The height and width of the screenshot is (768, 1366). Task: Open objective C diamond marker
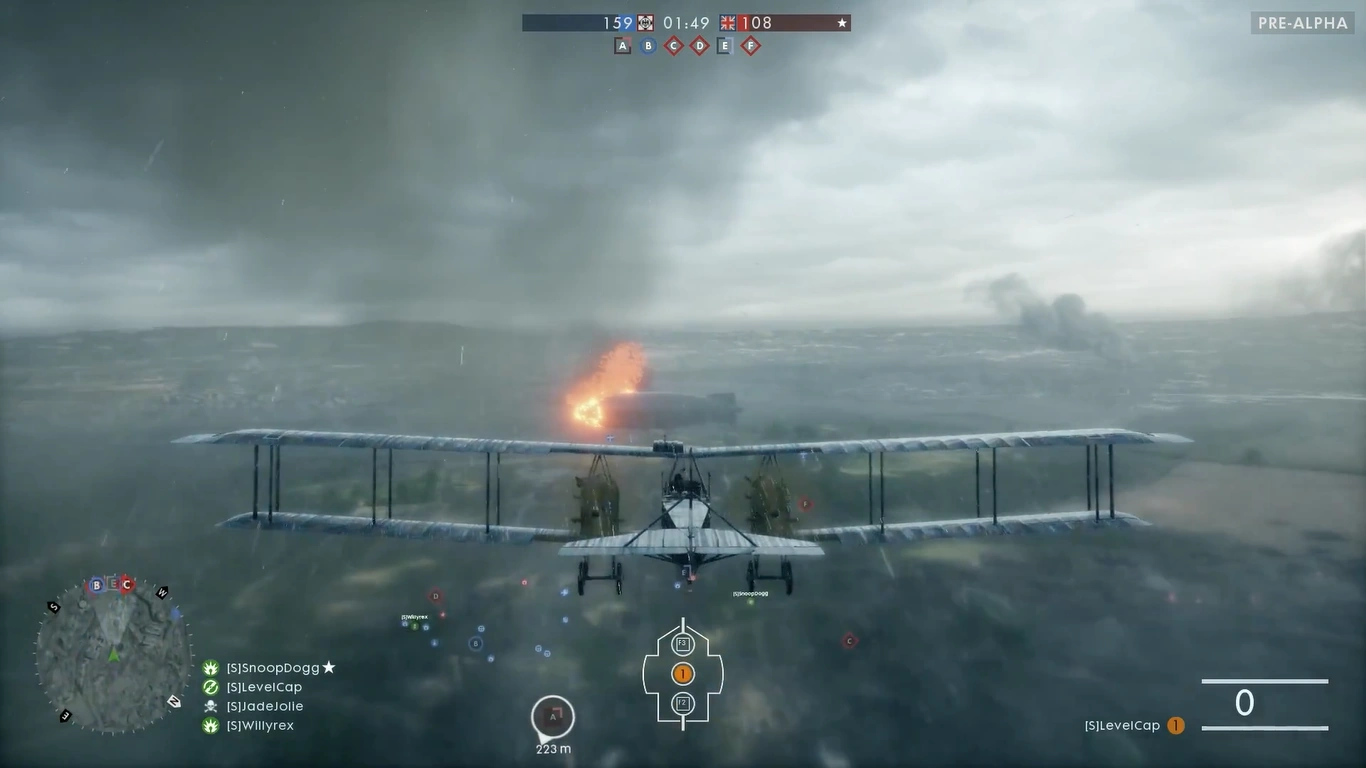tap(673, 45)
